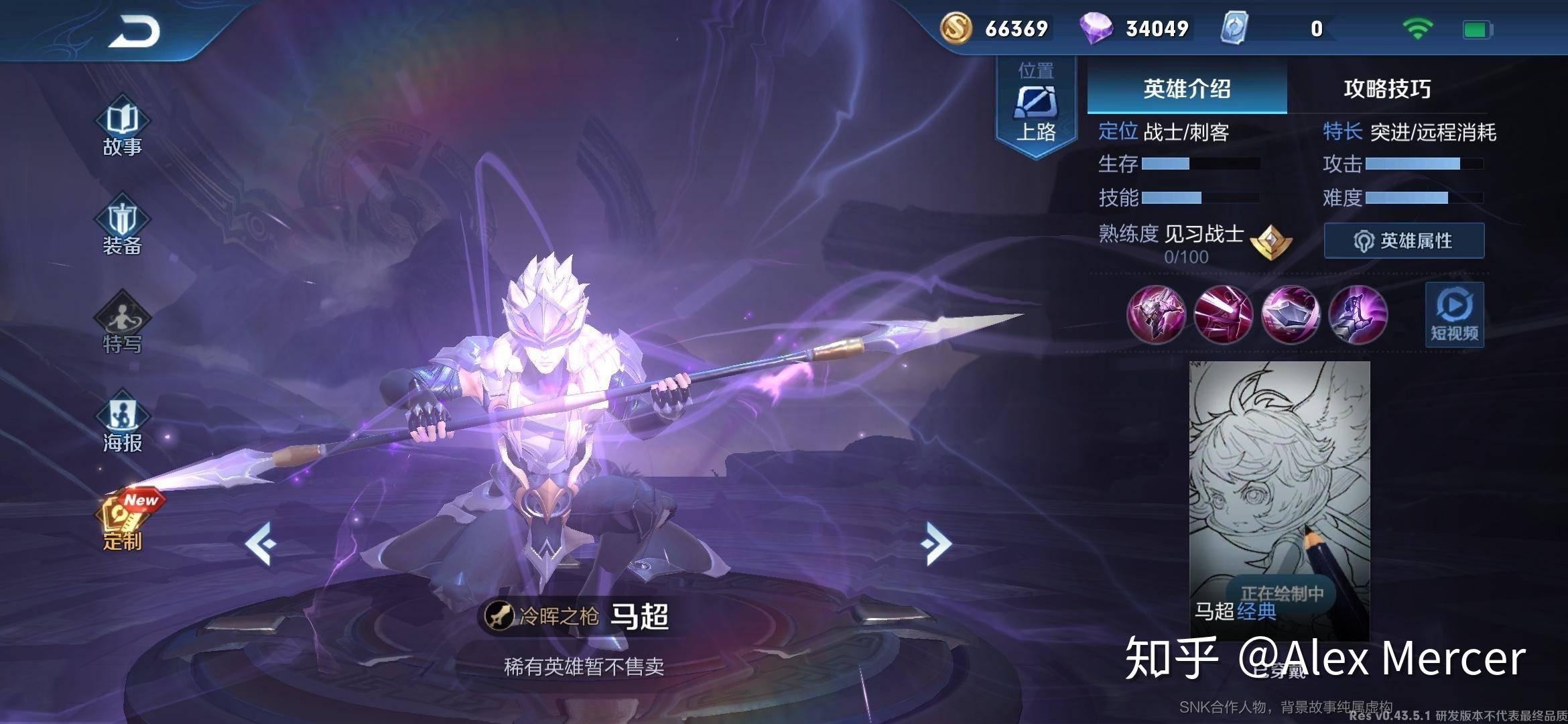This screenshot has width=1568, height=724.
Task: Select Ma Chao's first skill icon
Action: point(1157,315)
